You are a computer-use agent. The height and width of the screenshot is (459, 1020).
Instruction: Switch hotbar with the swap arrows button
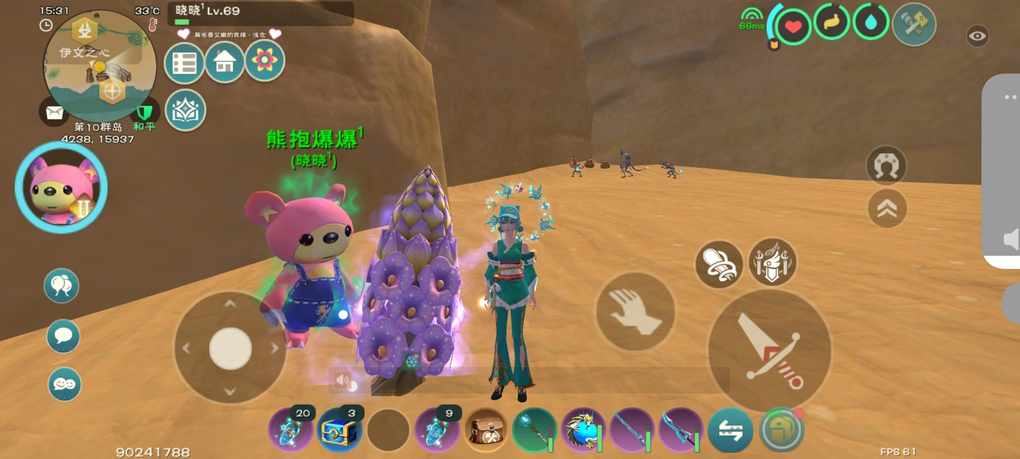pyautogui.click(x=730, y=430)
